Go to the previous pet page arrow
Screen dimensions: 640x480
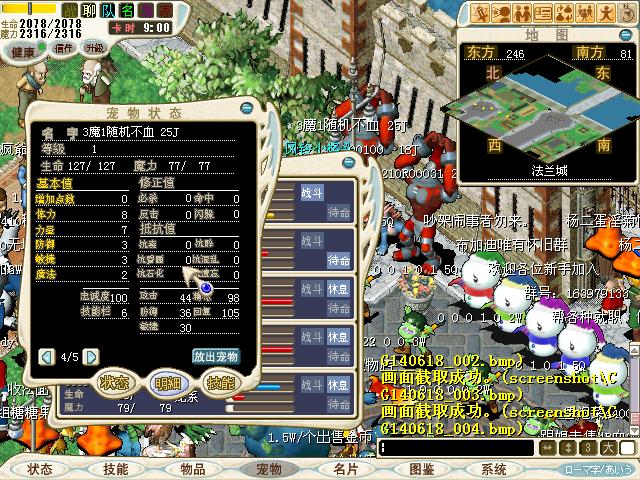point(46,356)
